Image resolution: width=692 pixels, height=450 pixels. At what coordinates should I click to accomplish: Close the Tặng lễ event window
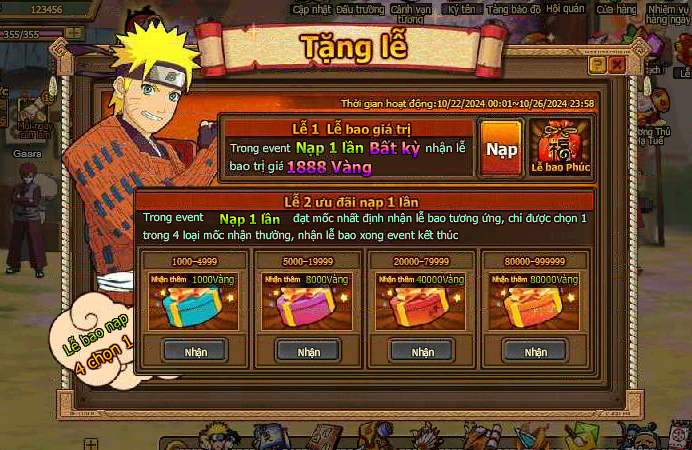pyautogui.click(x=617, y=64)
